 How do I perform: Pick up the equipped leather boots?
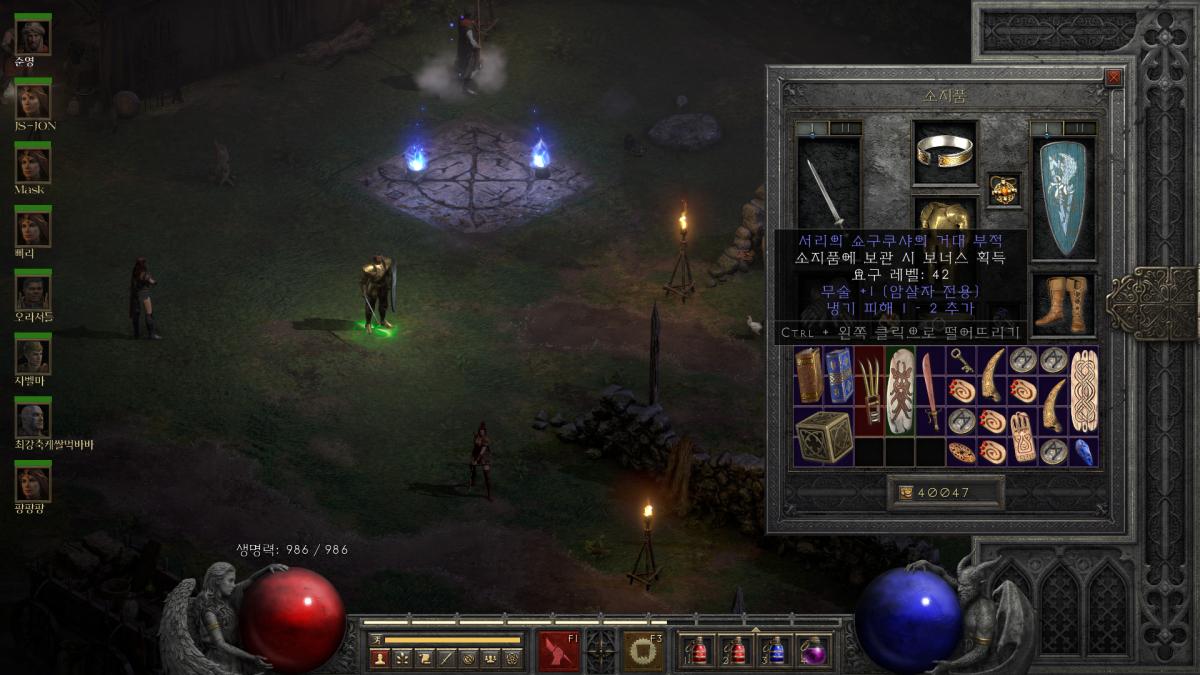[1063, 305]
